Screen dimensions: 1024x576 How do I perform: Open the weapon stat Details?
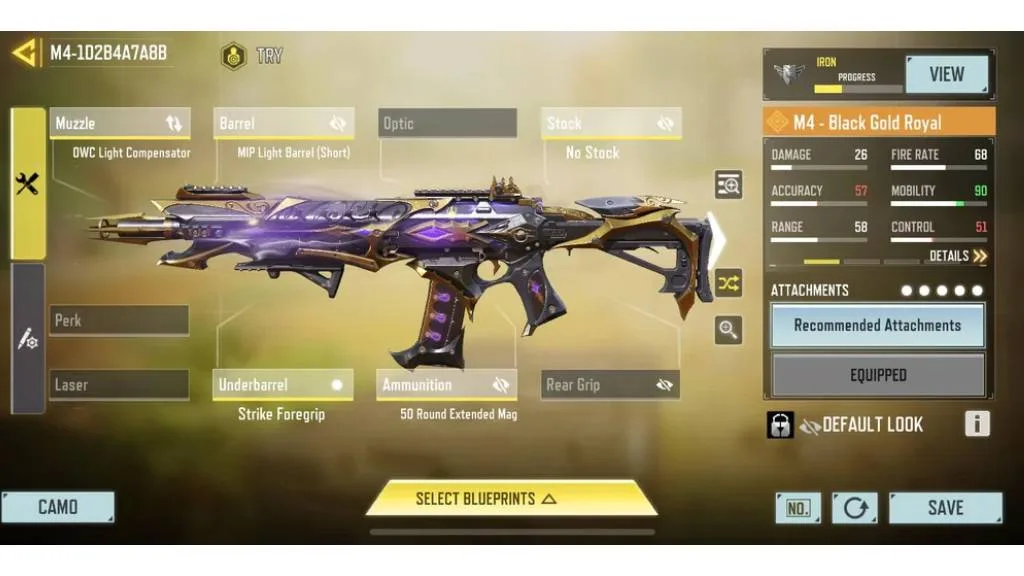[957, 257]
